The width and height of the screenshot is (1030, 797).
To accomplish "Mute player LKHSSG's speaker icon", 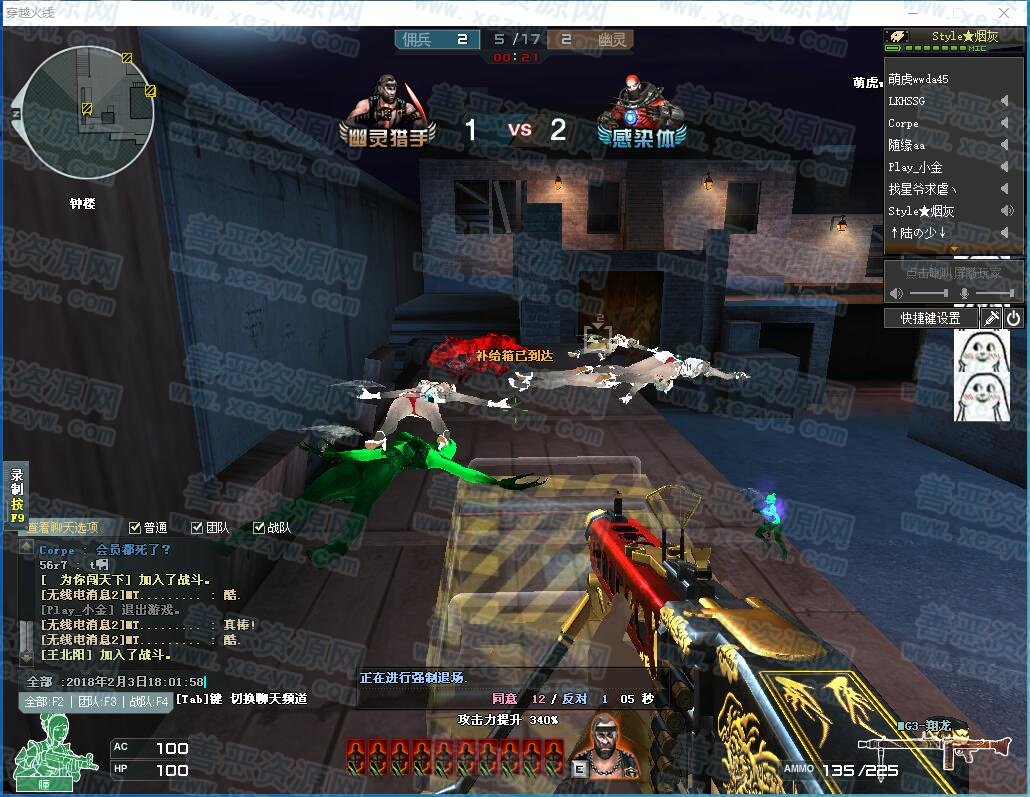I will click(x=1005, y=101).
